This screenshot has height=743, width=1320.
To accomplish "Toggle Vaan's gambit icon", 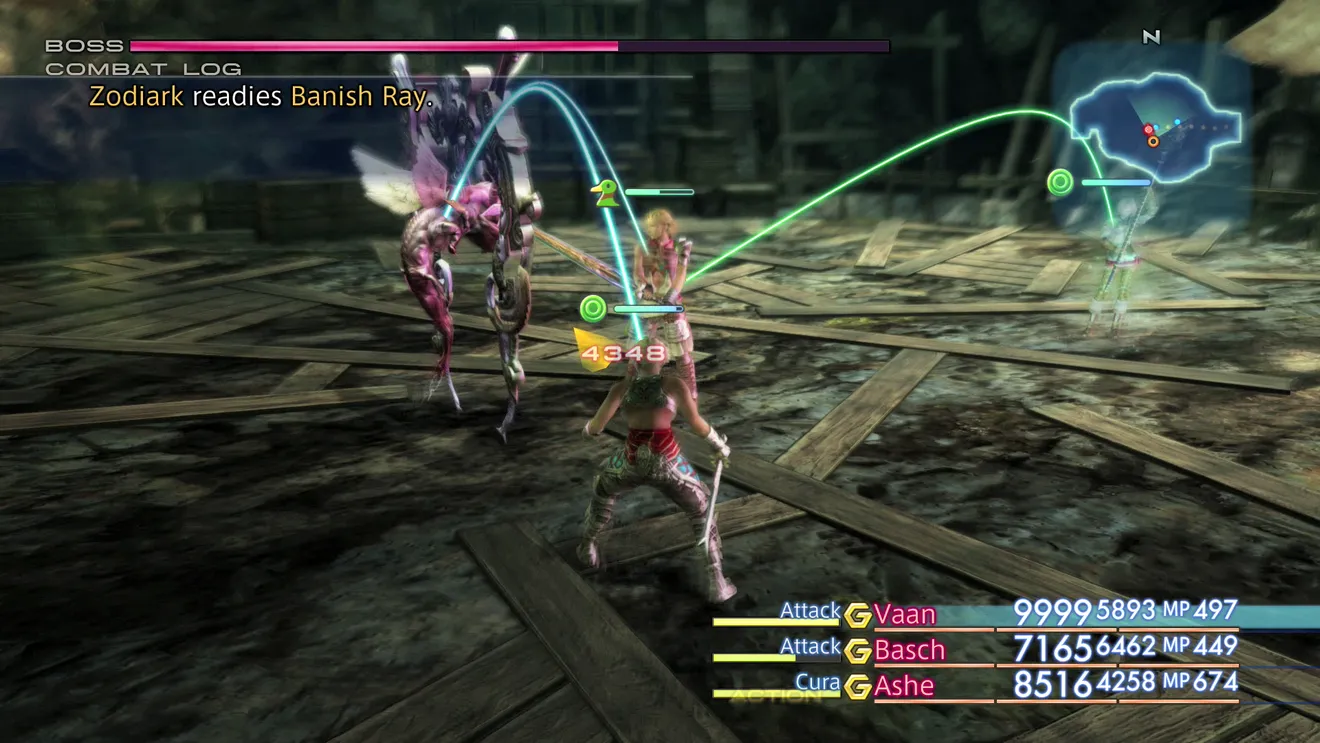I will (857, 615).
